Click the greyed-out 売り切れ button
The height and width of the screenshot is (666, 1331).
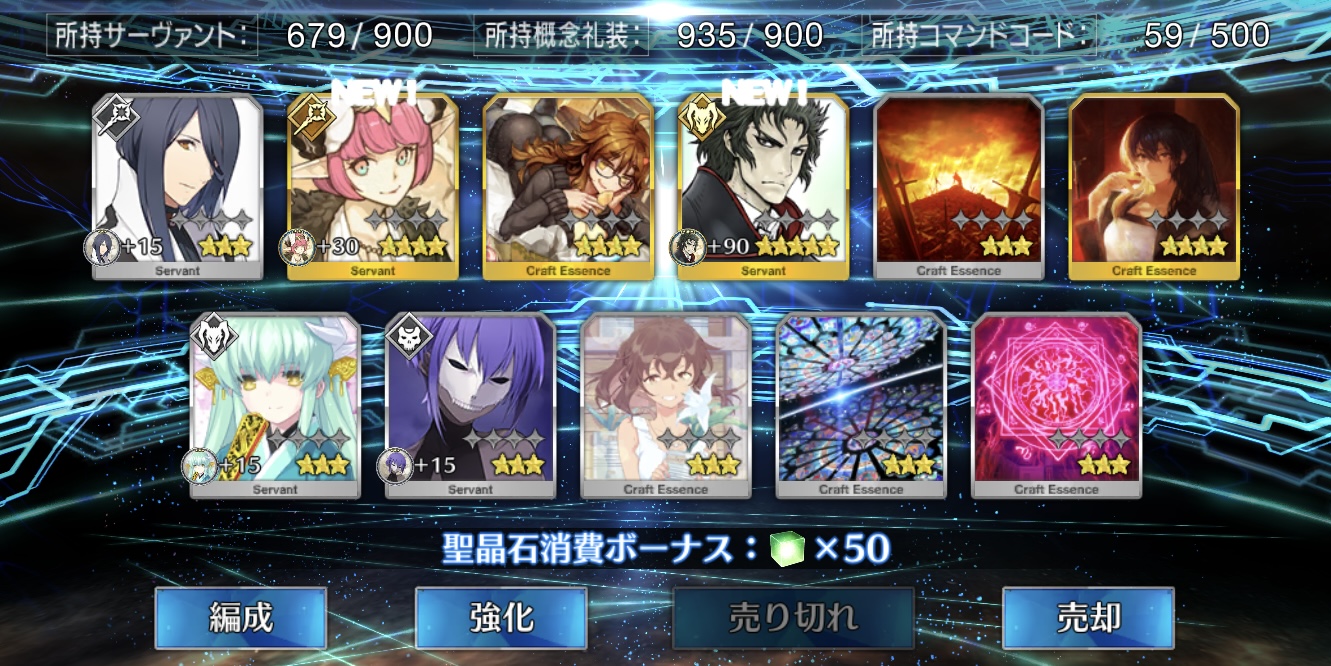click(x=793, y=617)
